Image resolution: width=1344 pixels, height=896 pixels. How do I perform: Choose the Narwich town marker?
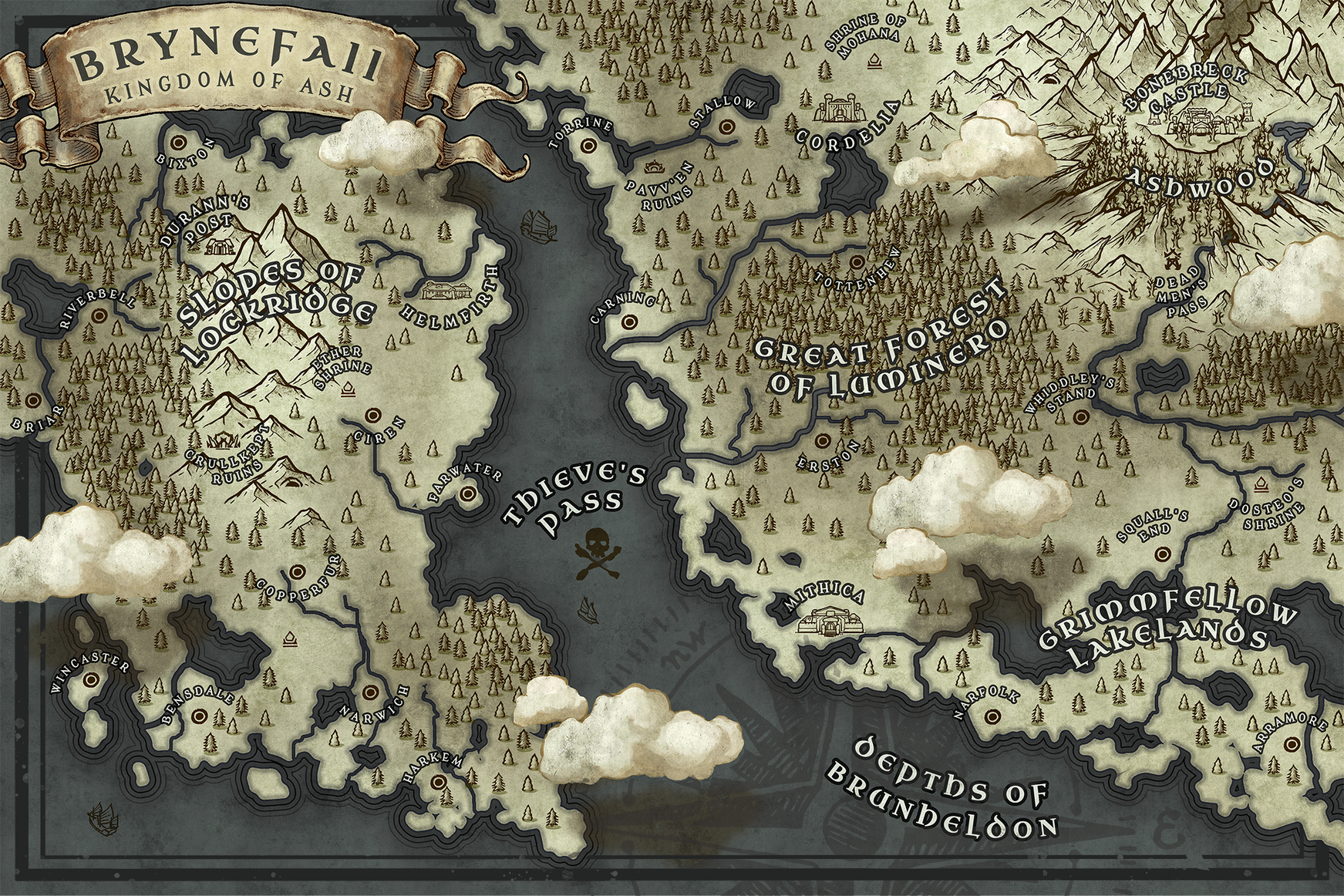(369, 692)
